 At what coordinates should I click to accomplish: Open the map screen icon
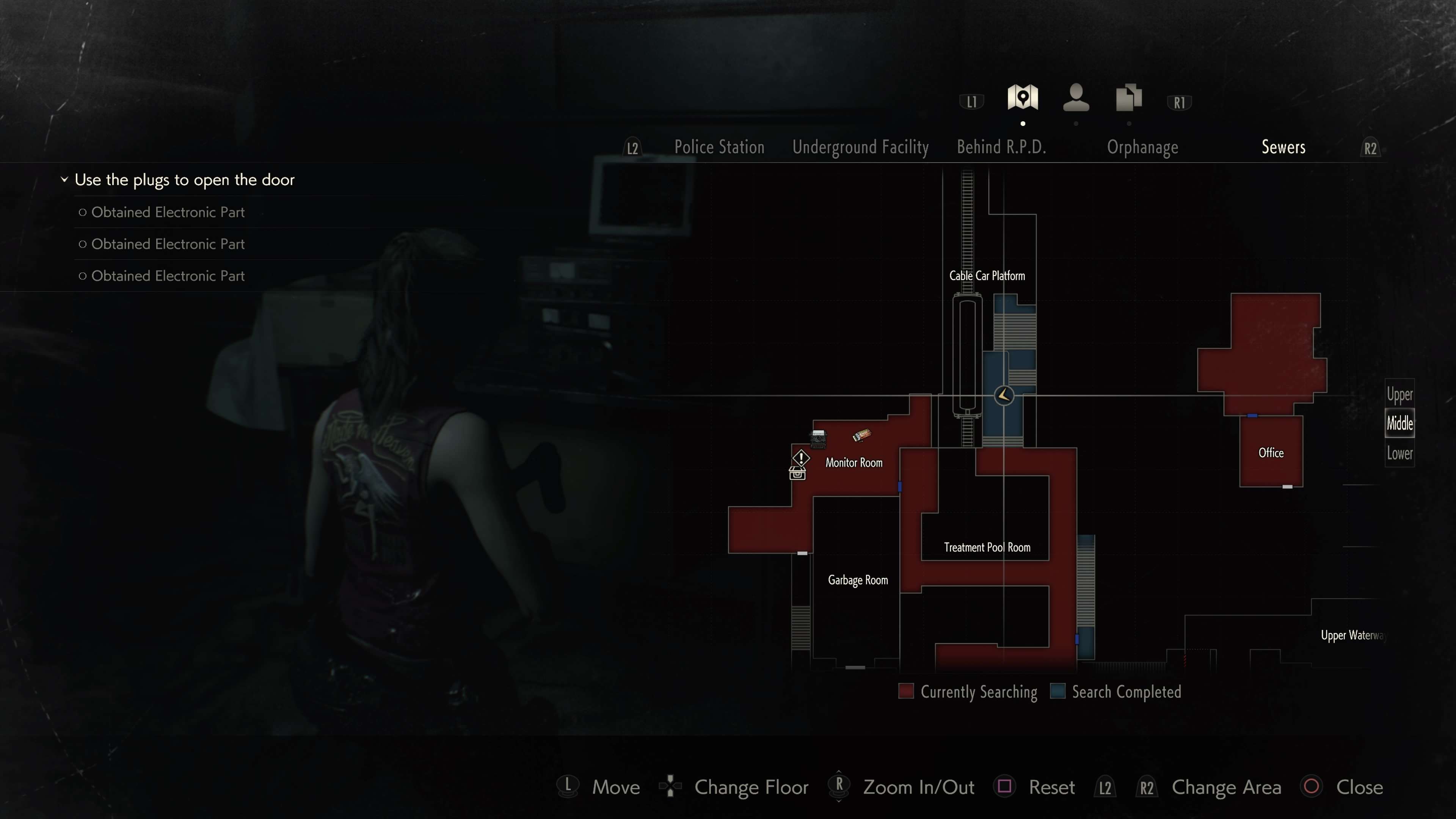click(1023, 98)
